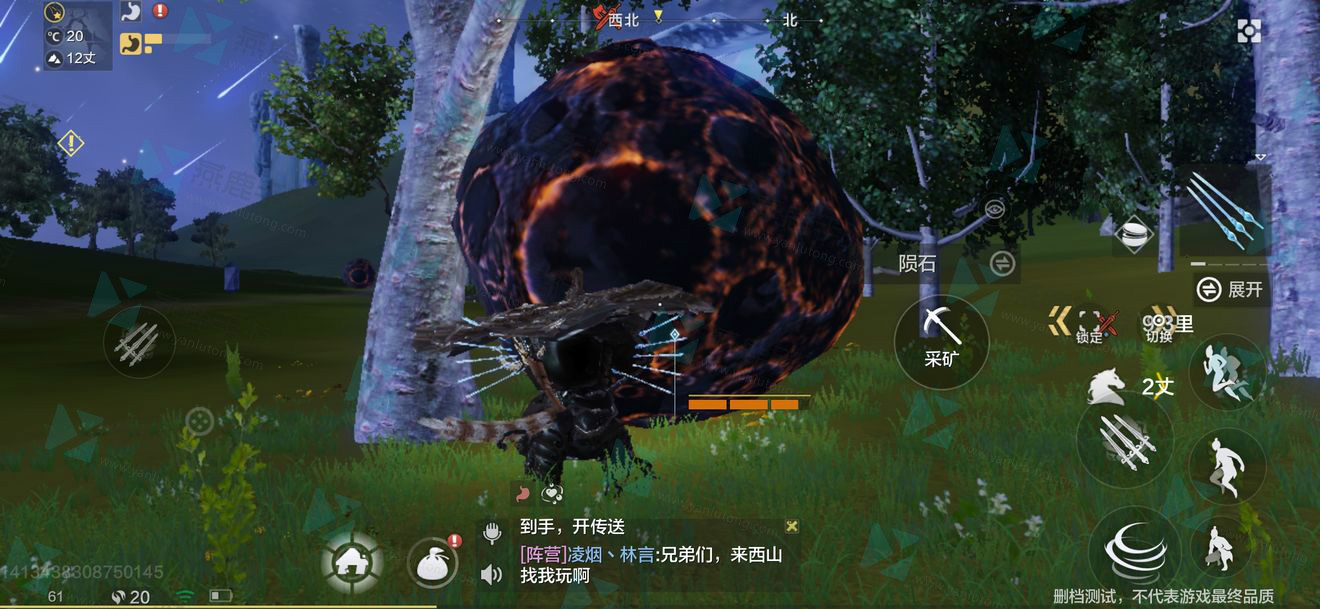Tap the crouching figure button
Viewport: 1320px width, 609px height.
click(x=1220, y=547)
